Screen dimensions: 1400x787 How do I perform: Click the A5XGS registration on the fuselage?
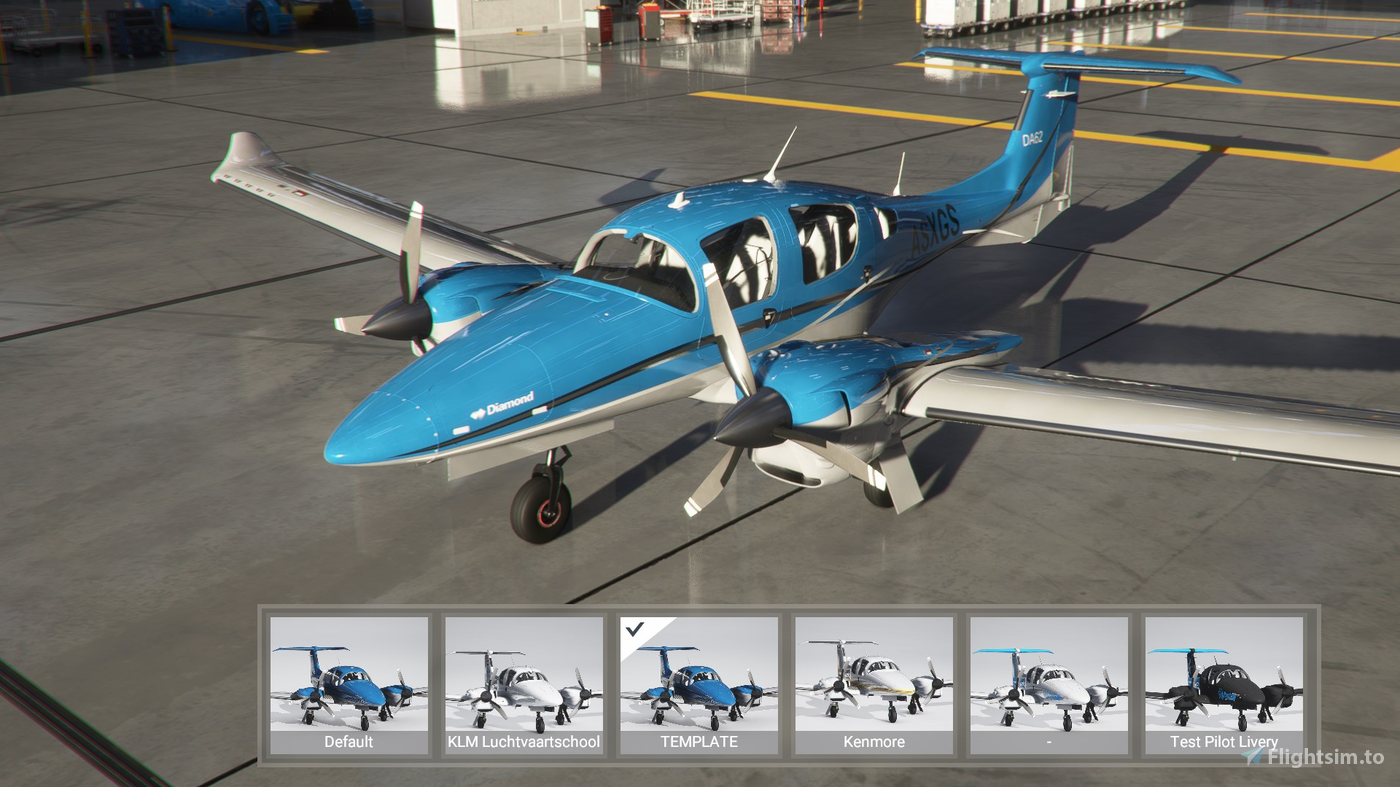click(x=935, y=228)
